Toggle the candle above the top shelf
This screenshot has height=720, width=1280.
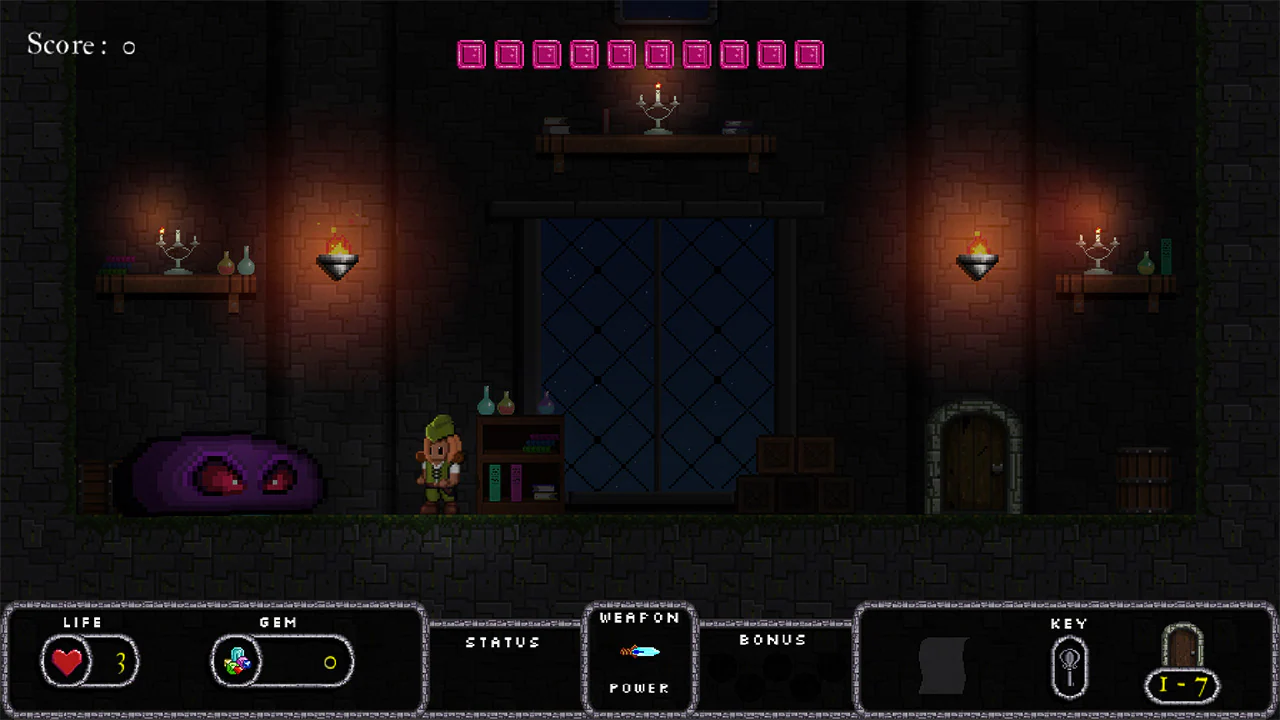(658, 100)
